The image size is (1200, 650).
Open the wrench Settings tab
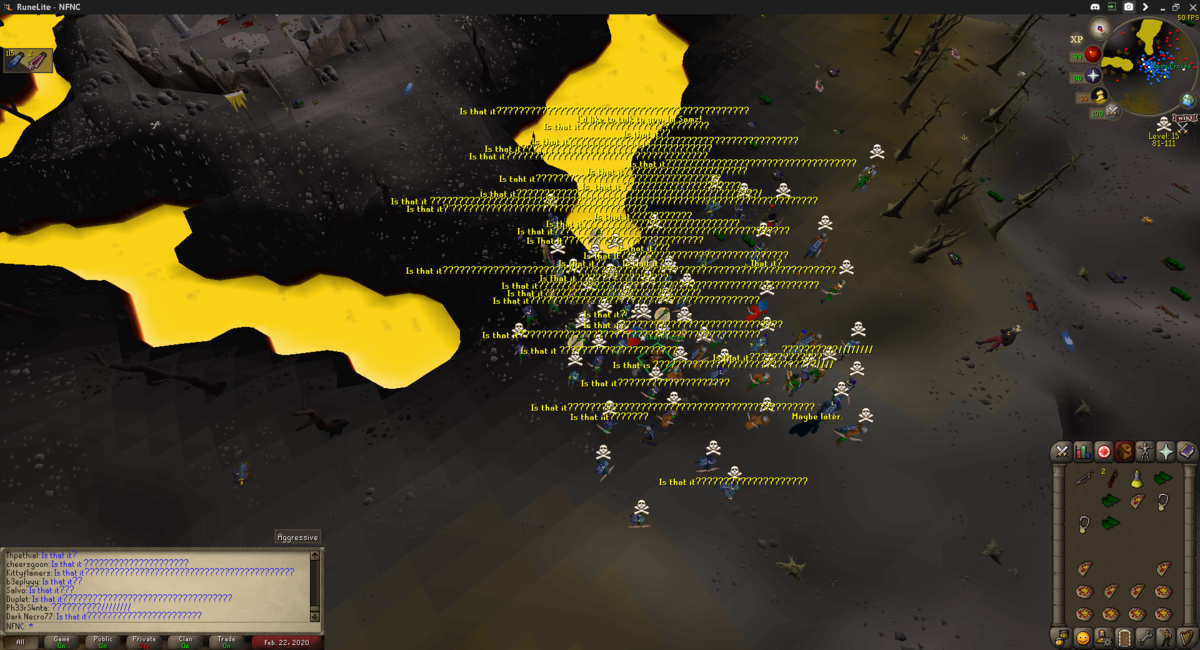coord(1145,637)
